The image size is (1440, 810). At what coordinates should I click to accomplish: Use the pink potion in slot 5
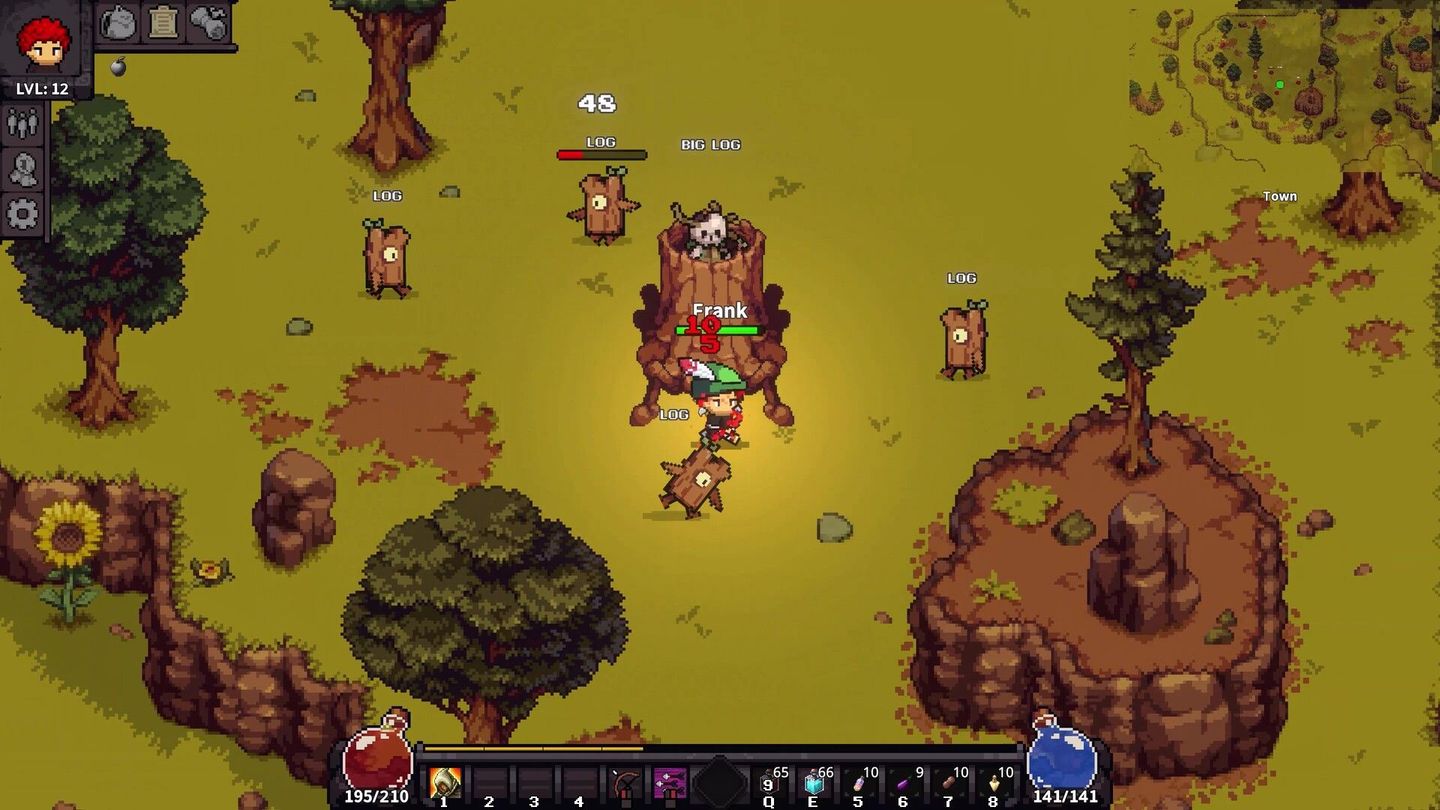click(860, 782)
